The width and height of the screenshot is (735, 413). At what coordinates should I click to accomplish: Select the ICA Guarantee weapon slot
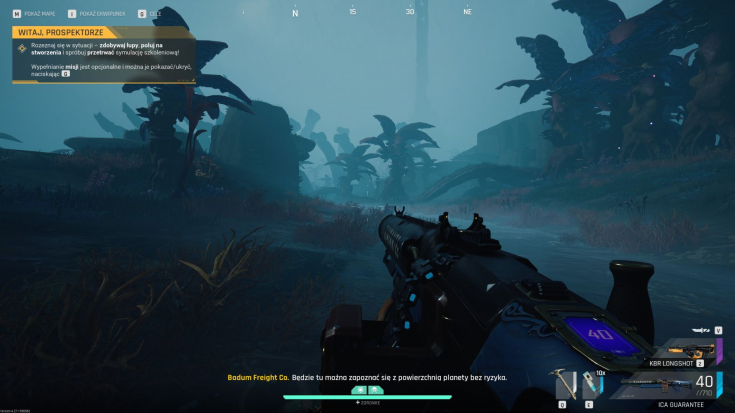point(665,385)
